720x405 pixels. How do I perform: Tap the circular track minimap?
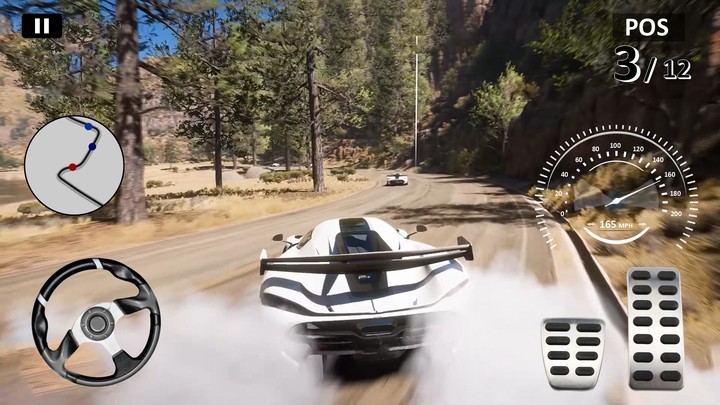pyautogui.click(x=74, y=165)
